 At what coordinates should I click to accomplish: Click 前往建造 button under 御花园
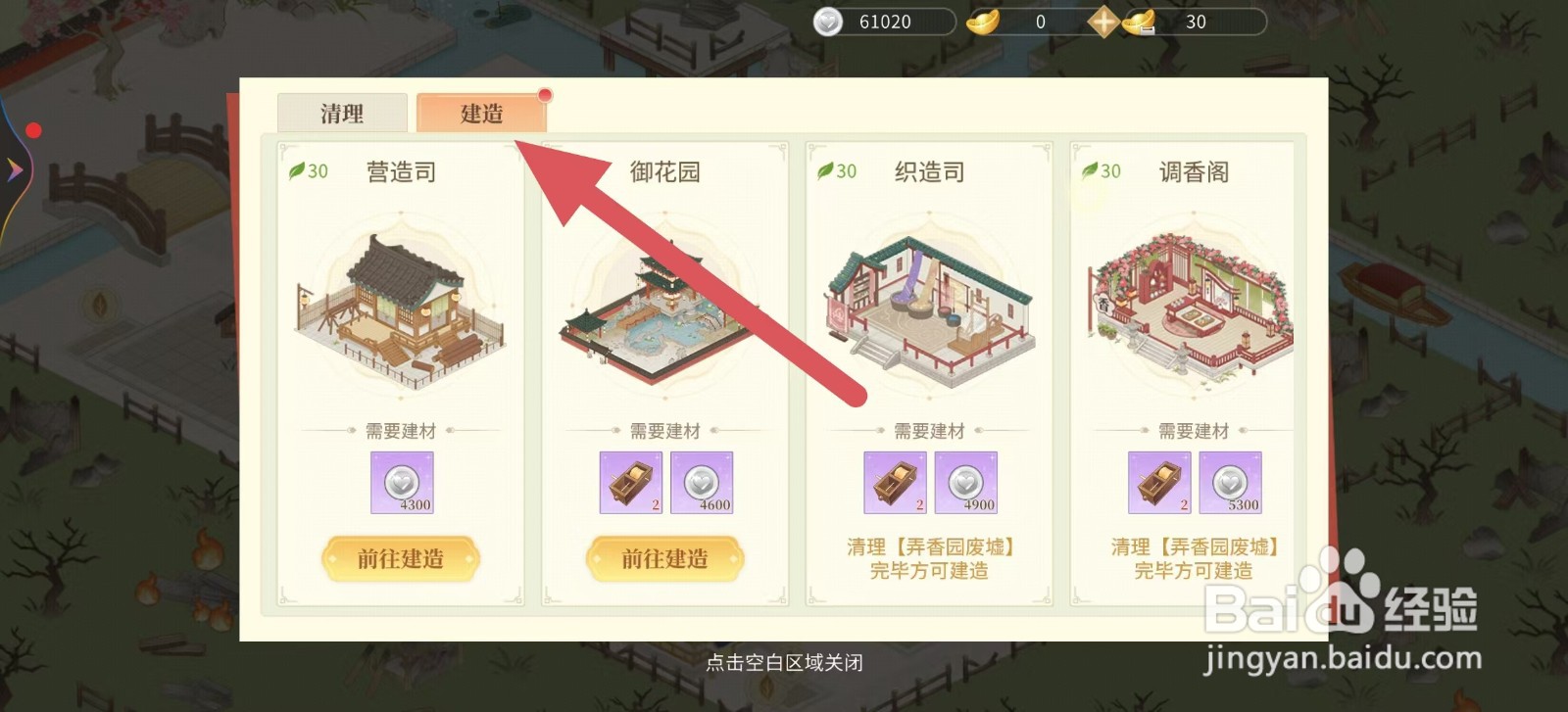pyautogui.click(x=664, y=559)
